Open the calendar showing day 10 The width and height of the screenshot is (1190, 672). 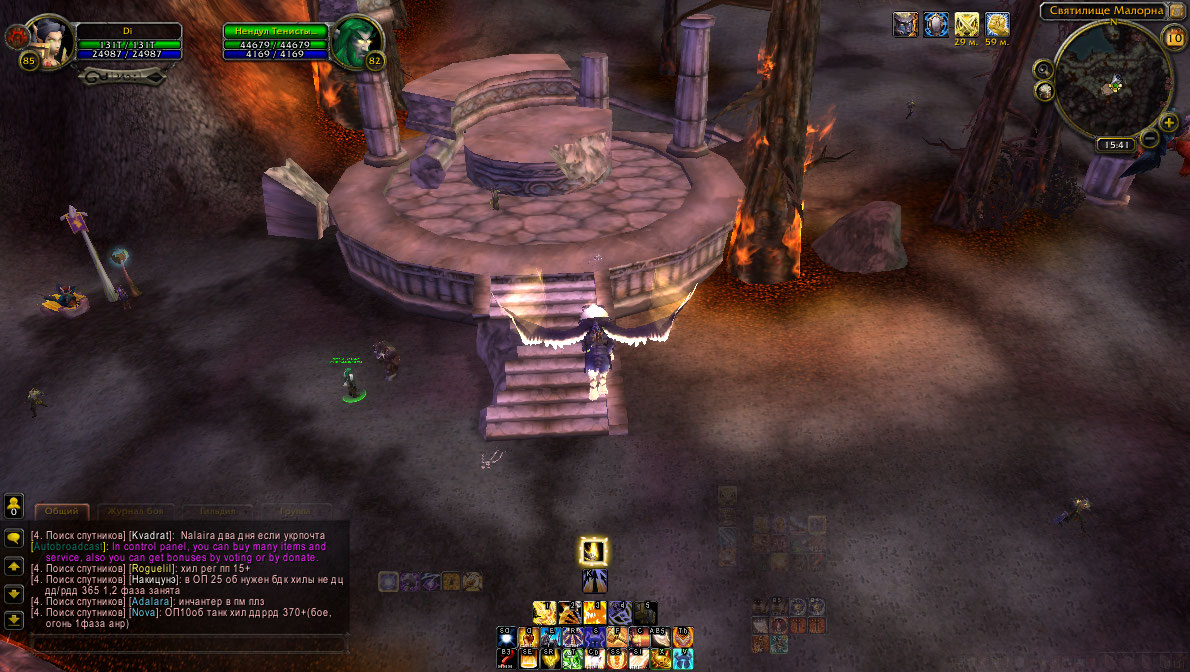coord(1174,38)
